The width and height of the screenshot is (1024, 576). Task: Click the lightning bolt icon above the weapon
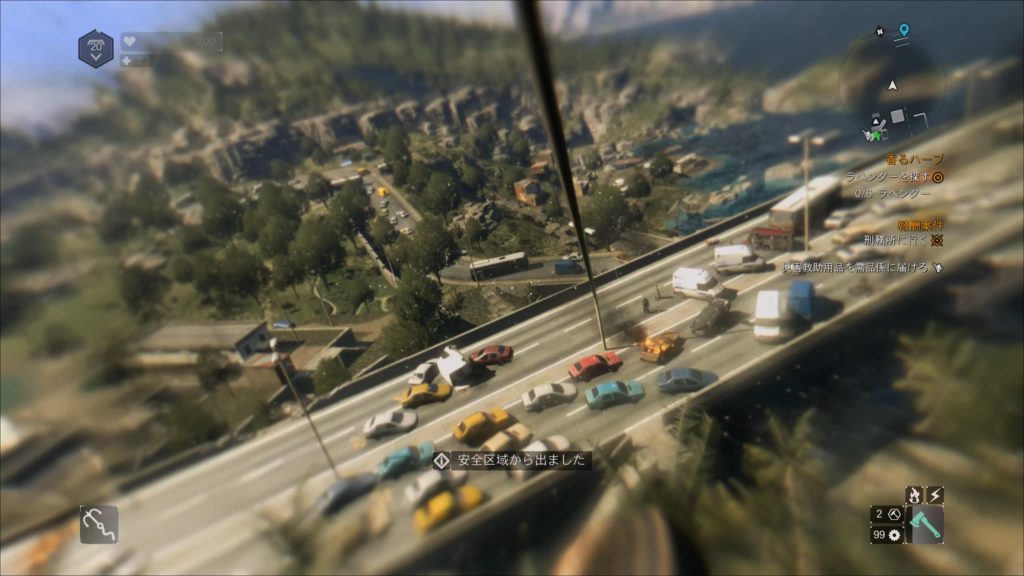click(935, 495)
